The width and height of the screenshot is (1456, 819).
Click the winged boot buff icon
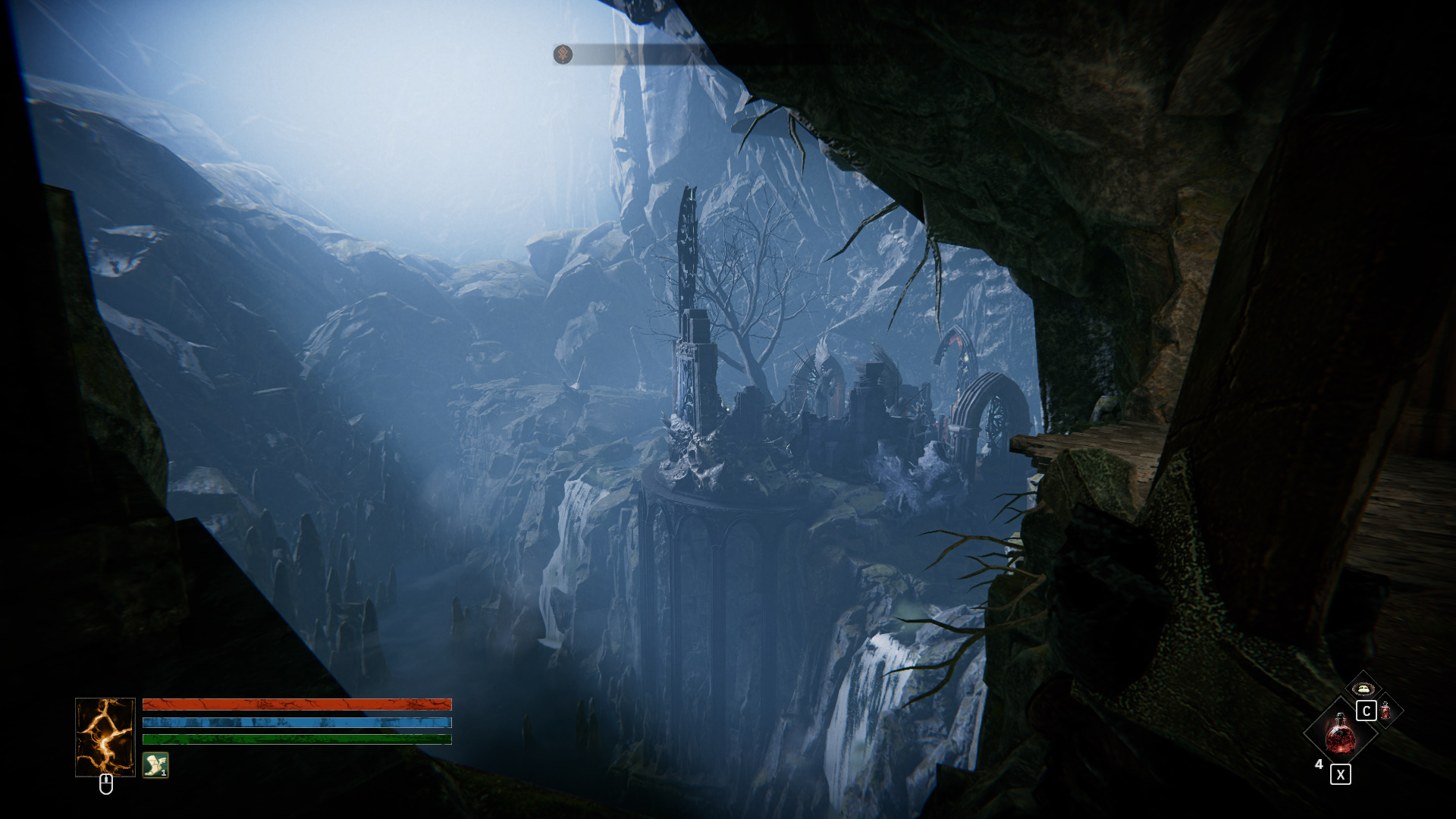pos(155,764)
